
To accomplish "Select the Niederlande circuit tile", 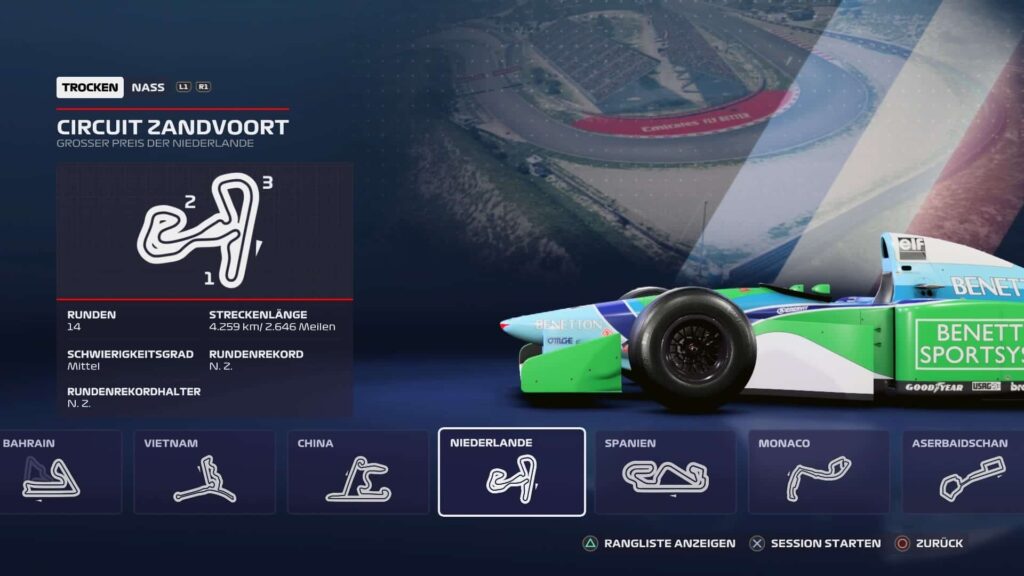I will (x=511, y=472).
